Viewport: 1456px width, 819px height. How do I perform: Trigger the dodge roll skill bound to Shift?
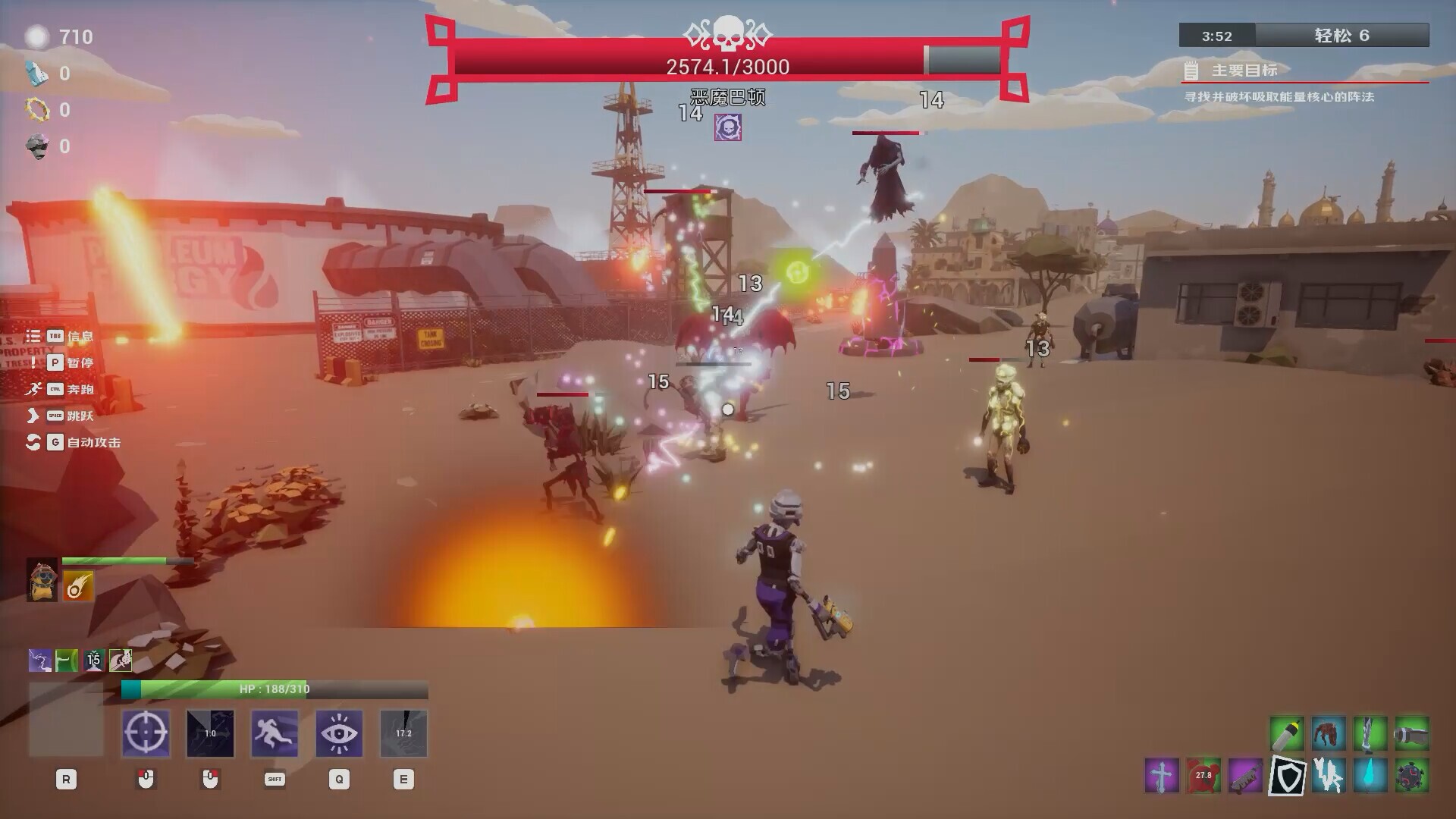pos(275,733)
